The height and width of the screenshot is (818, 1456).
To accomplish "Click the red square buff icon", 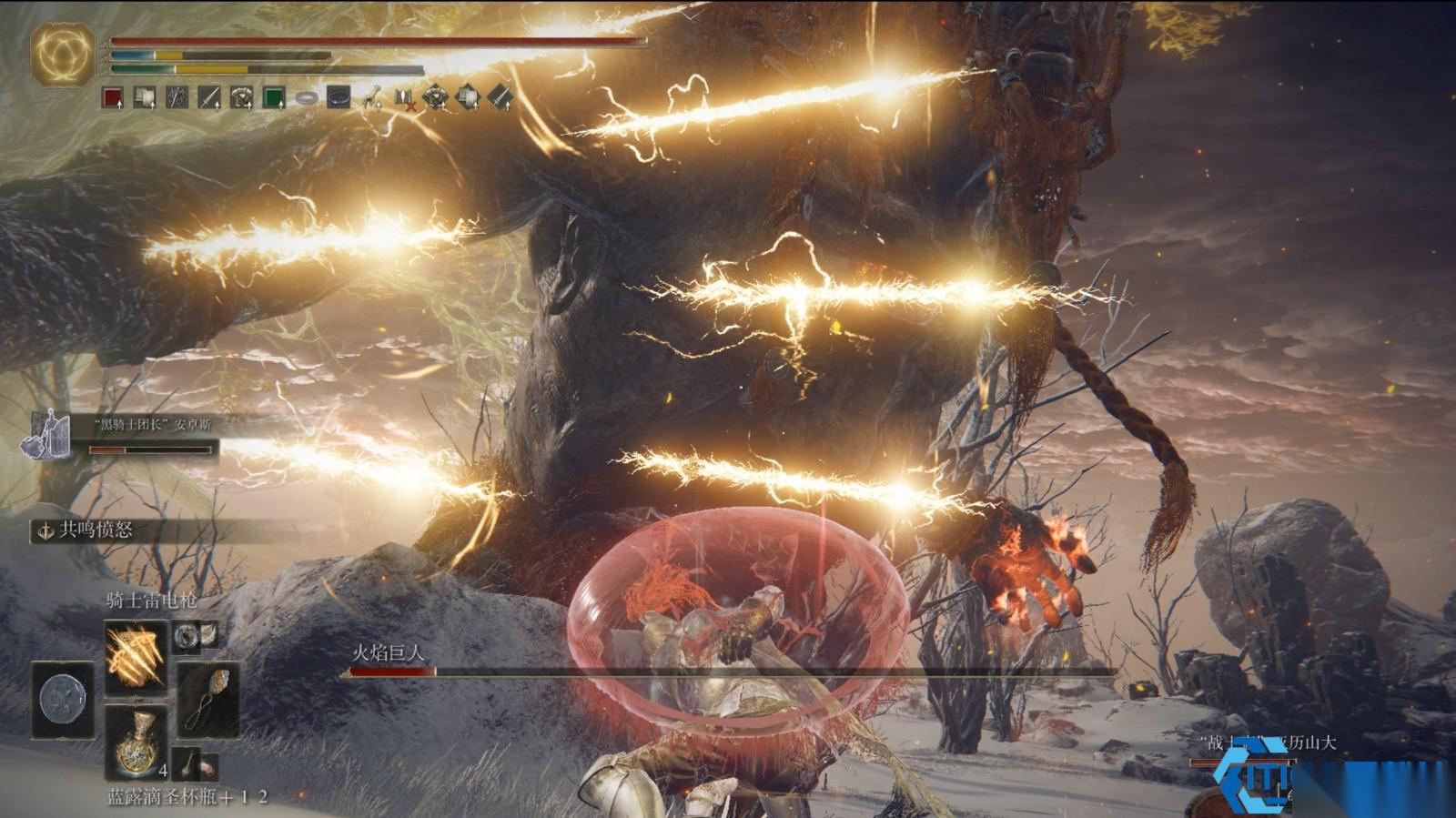I will 113,97.
